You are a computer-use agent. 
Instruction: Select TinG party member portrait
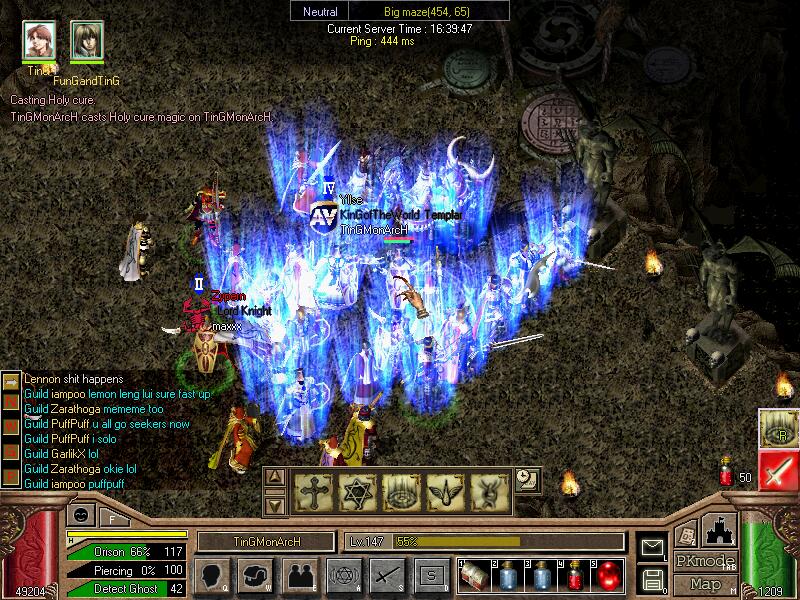point(40,40)
